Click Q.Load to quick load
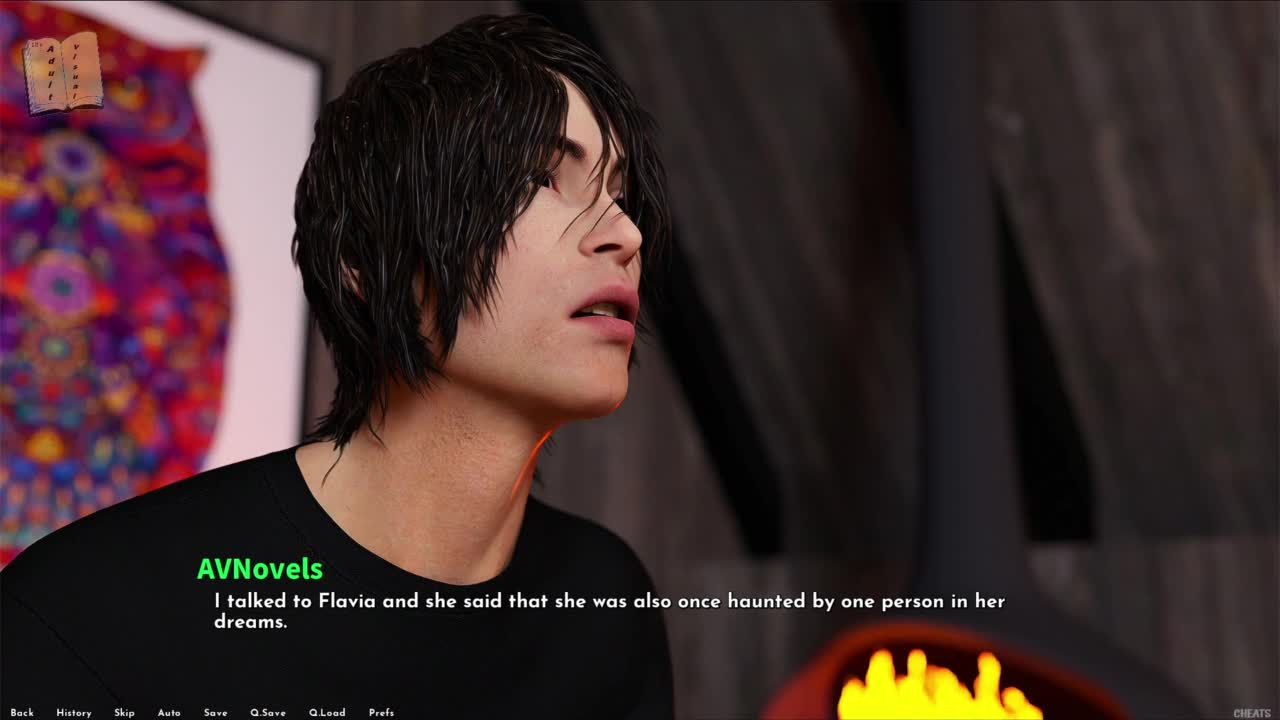Screen dimensions: 1280x720 click(x=327, y=713)
